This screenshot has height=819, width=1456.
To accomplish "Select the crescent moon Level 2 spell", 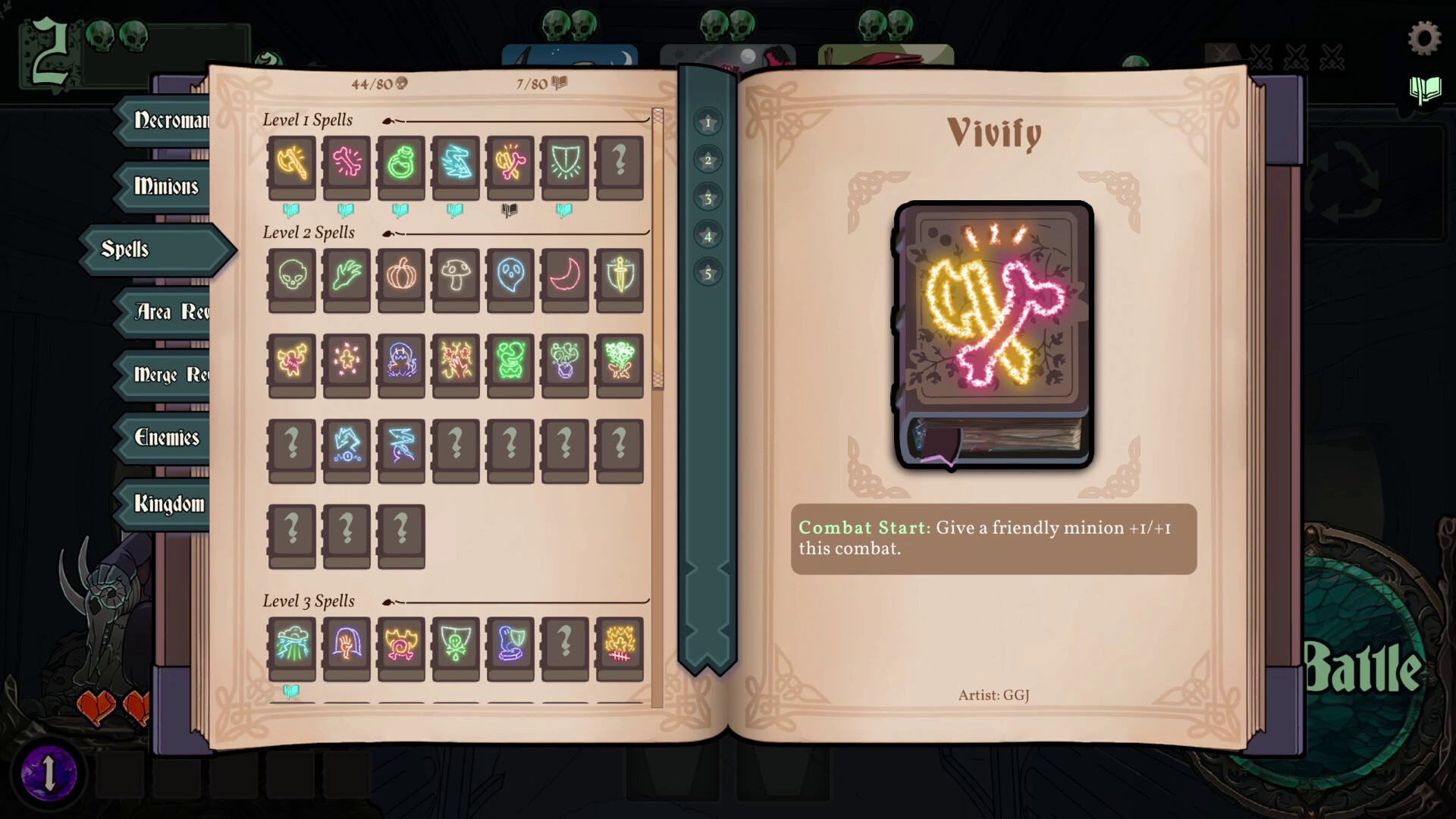I will coord(565,279).
